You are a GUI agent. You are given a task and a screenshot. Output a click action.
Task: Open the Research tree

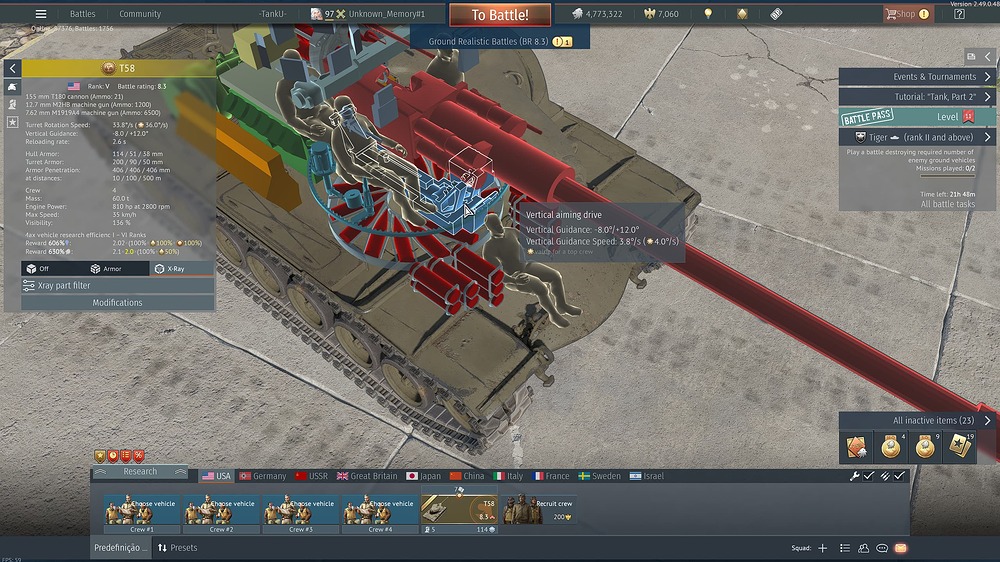[x=140, y=472]
